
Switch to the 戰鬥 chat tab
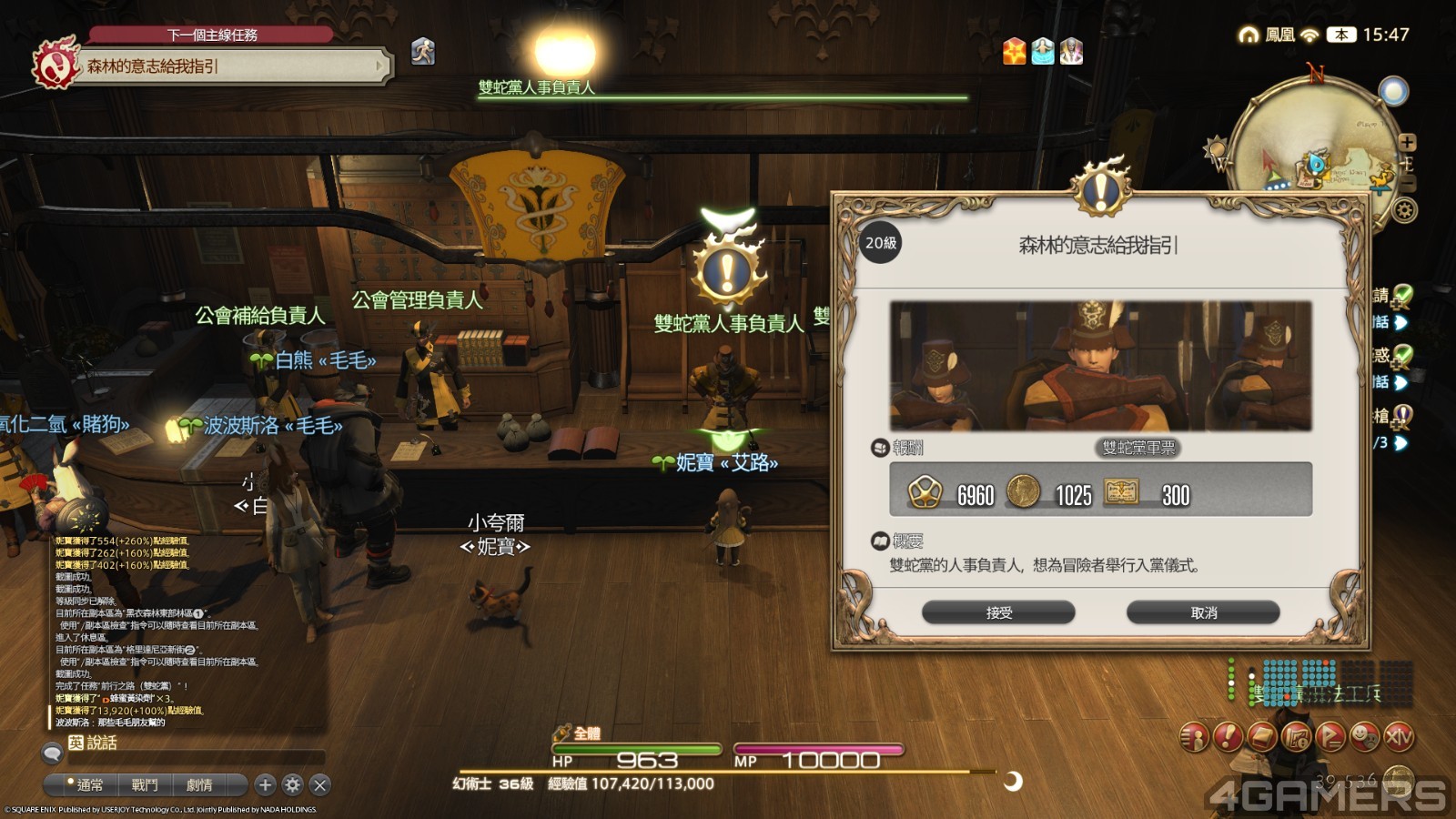(x=143, y=784)
